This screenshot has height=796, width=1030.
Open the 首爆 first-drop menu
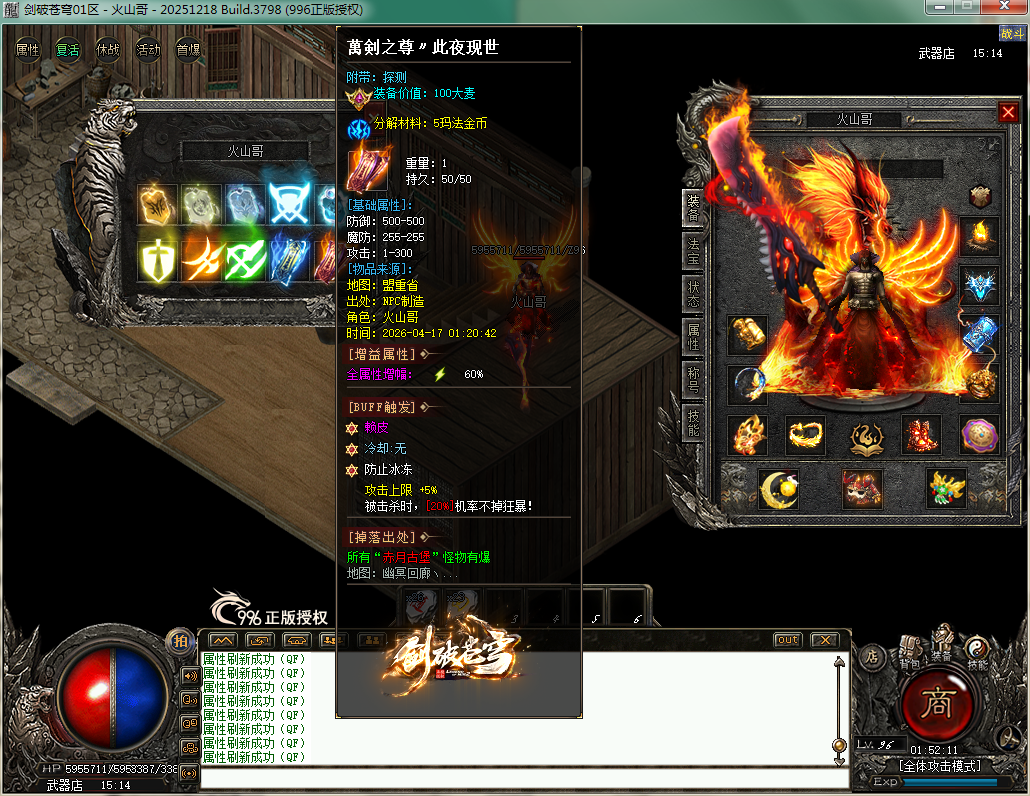point(188,50)
